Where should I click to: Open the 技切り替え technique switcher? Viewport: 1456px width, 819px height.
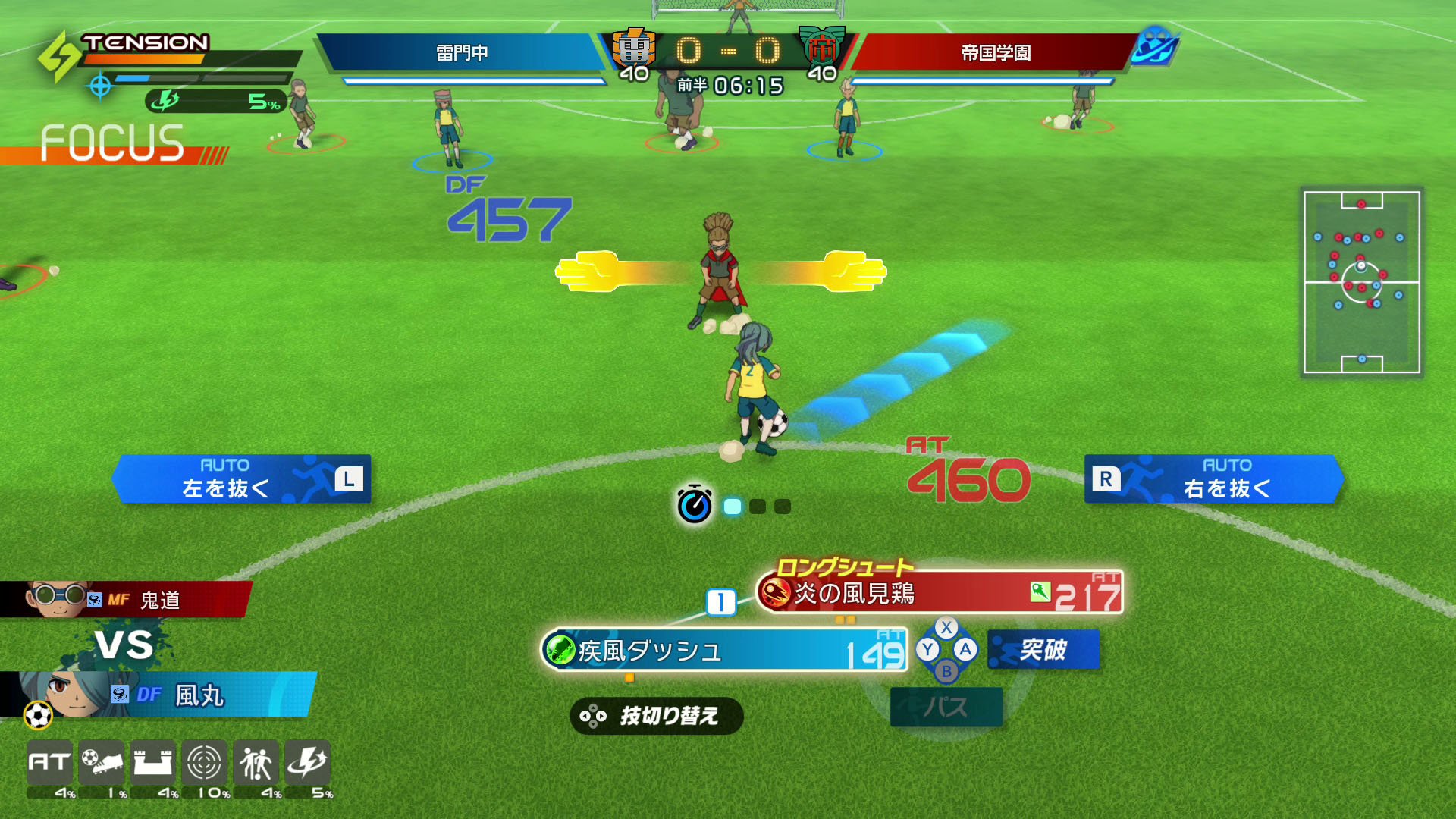pyautogui.click(x=657, y=716)
